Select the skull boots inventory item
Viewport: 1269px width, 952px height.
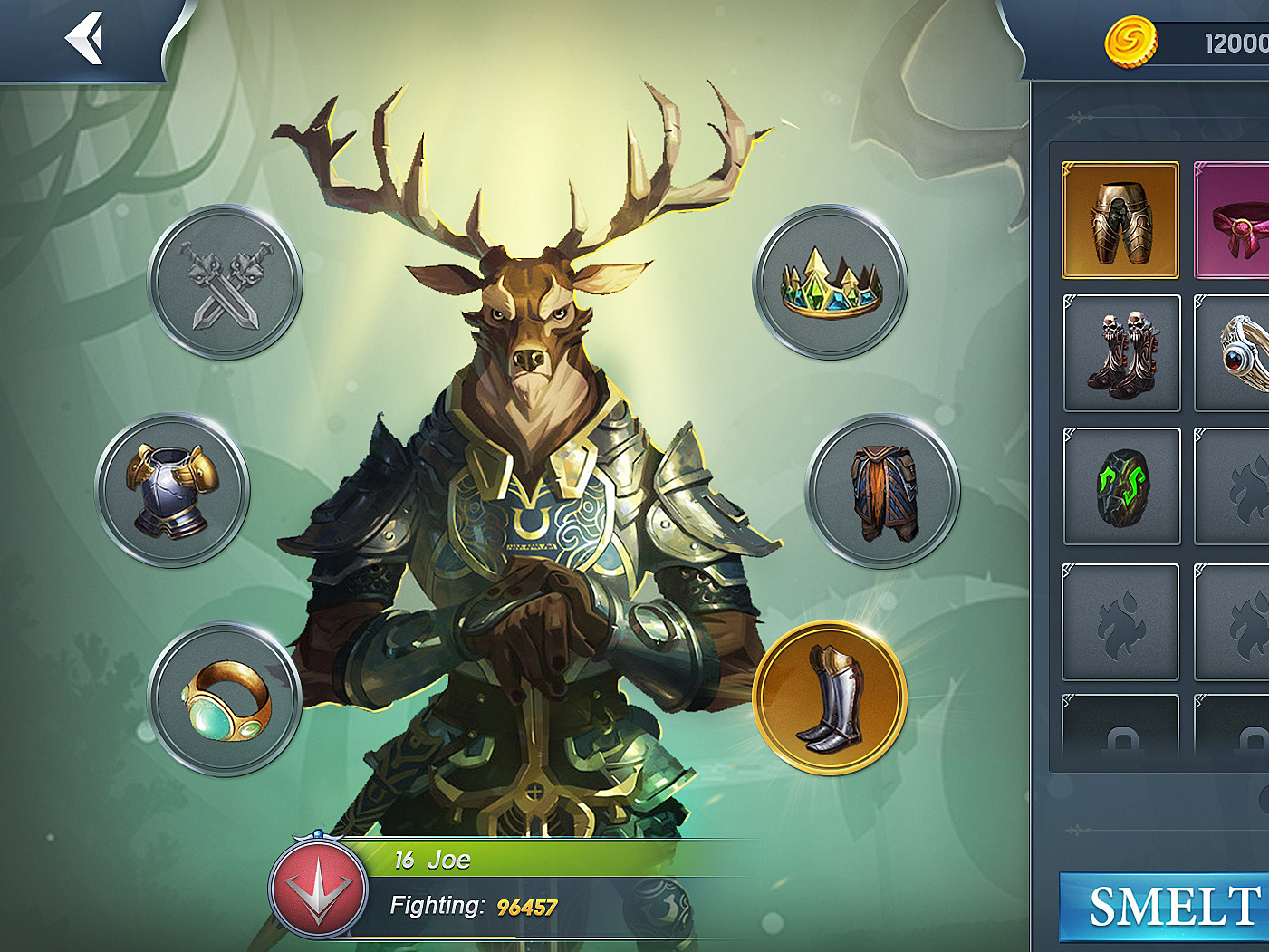click(x=1121, y=353)
